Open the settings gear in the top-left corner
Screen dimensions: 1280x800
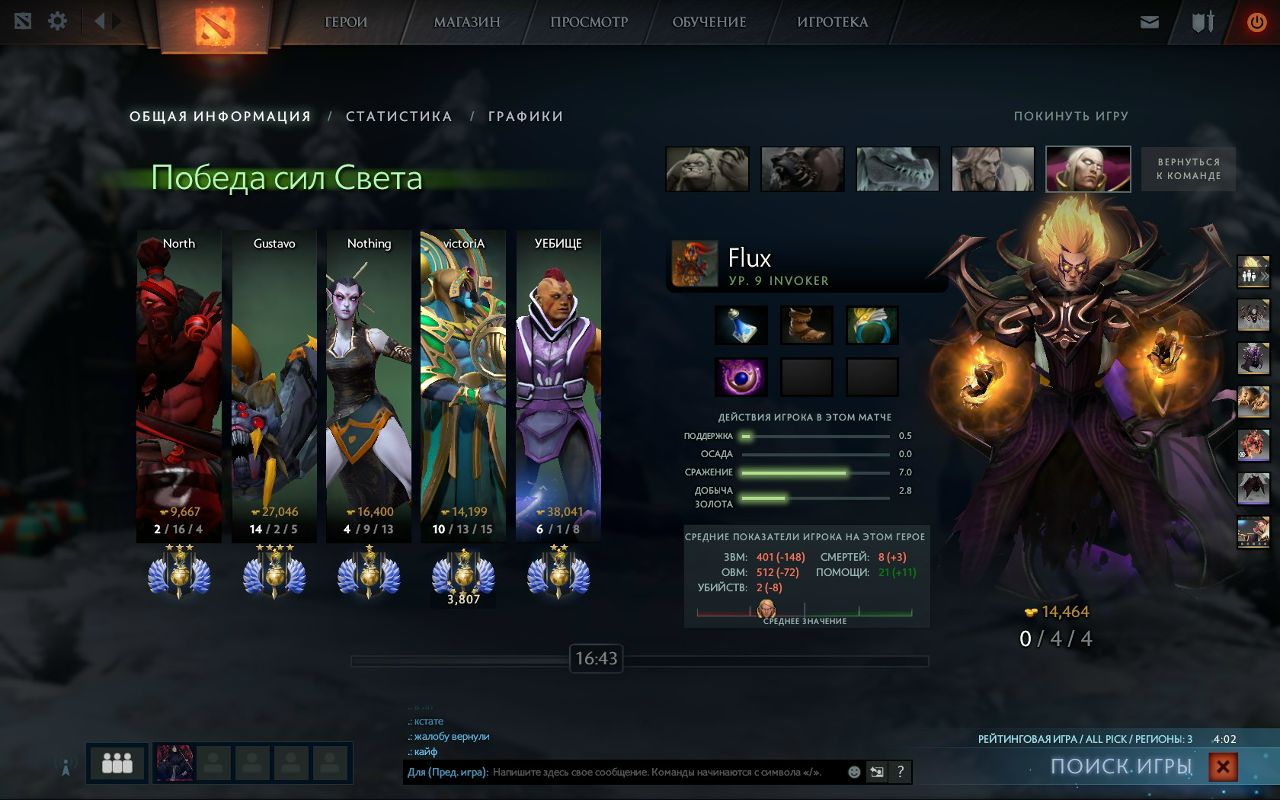(x=57, y=20)
